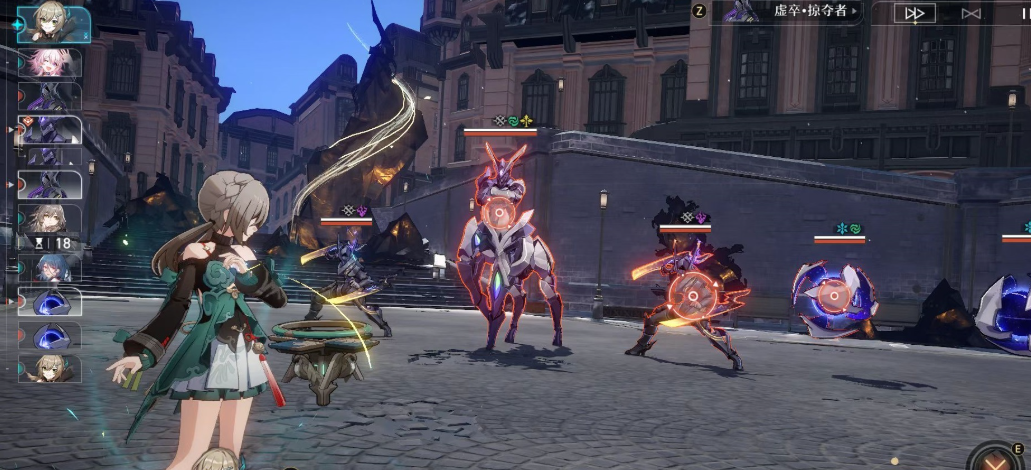Target the blue orb enemy with reticle
The height and width of the screenshot is (470, 1031).
click(x=833, y=294)
